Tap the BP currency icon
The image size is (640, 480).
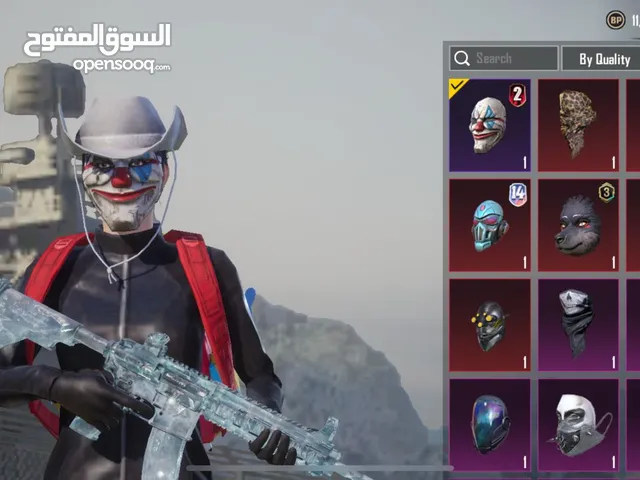pyautogui.click(x=615, y=19)
